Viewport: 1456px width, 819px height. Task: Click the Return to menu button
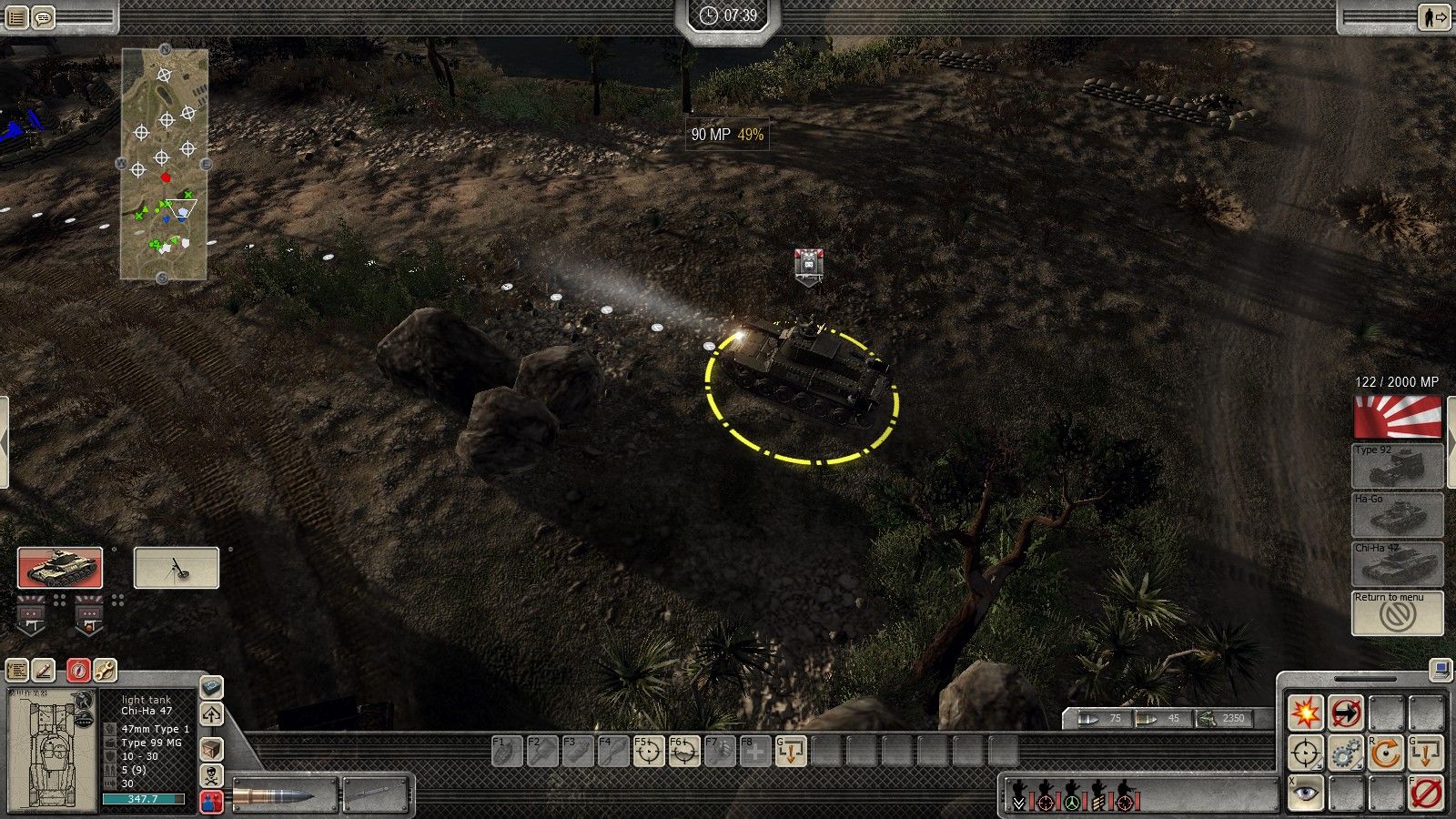point(1397,613)
